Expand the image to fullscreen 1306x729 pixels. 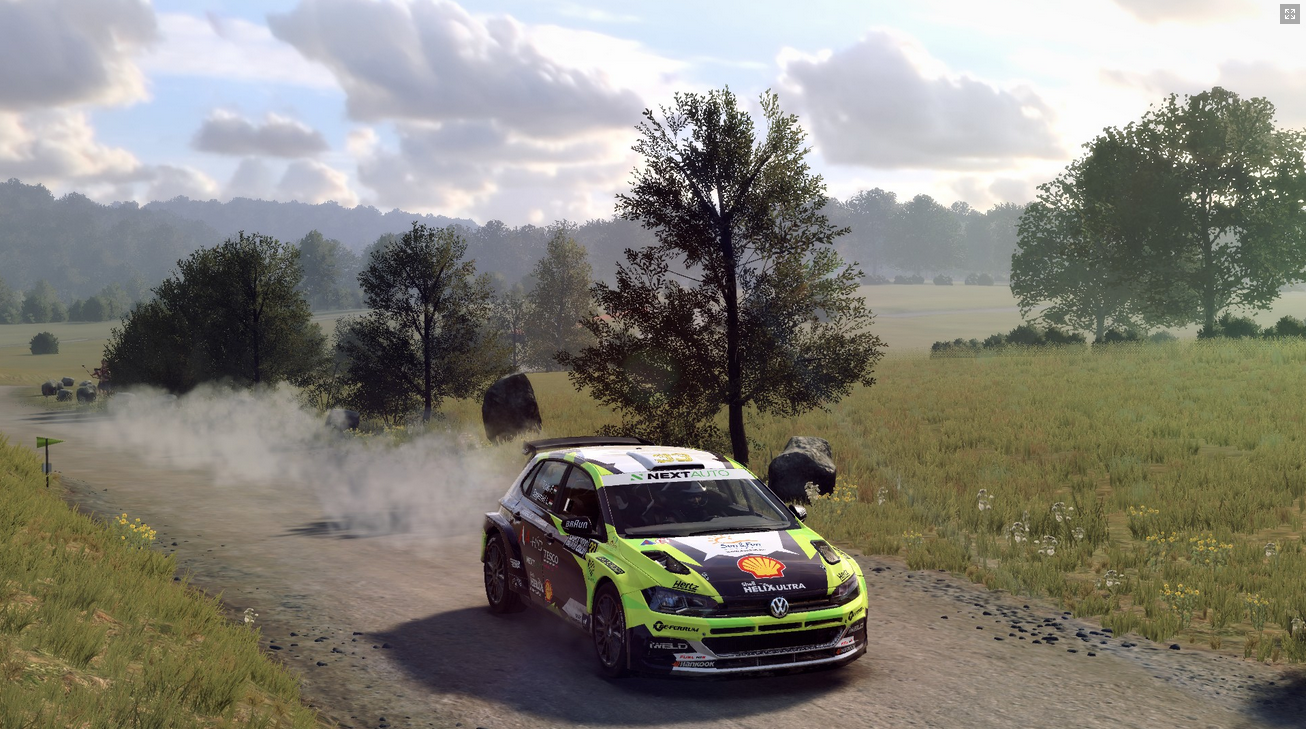pos(1289,14)
